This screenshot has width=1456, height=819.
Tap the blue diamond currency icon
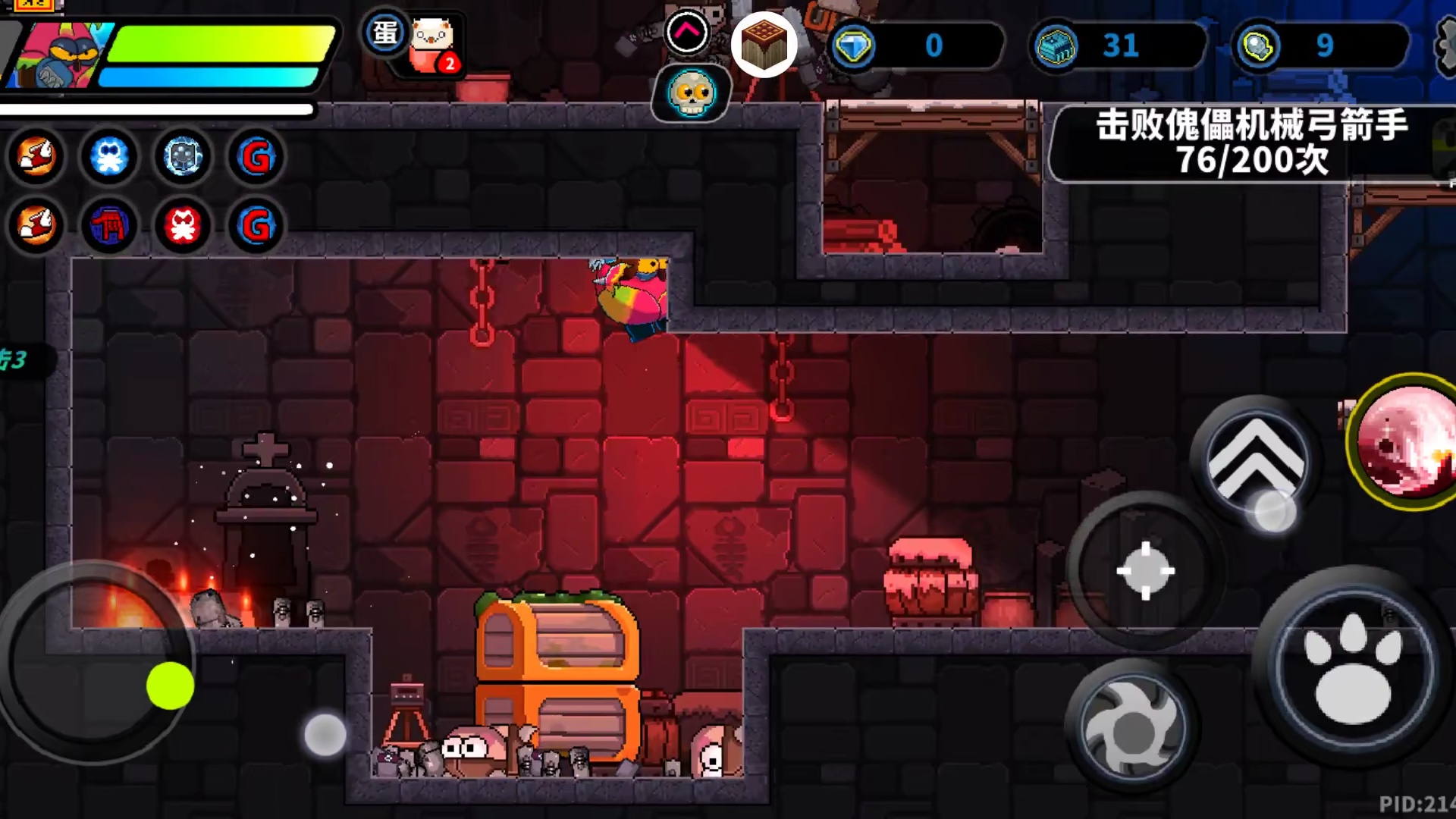853,46
